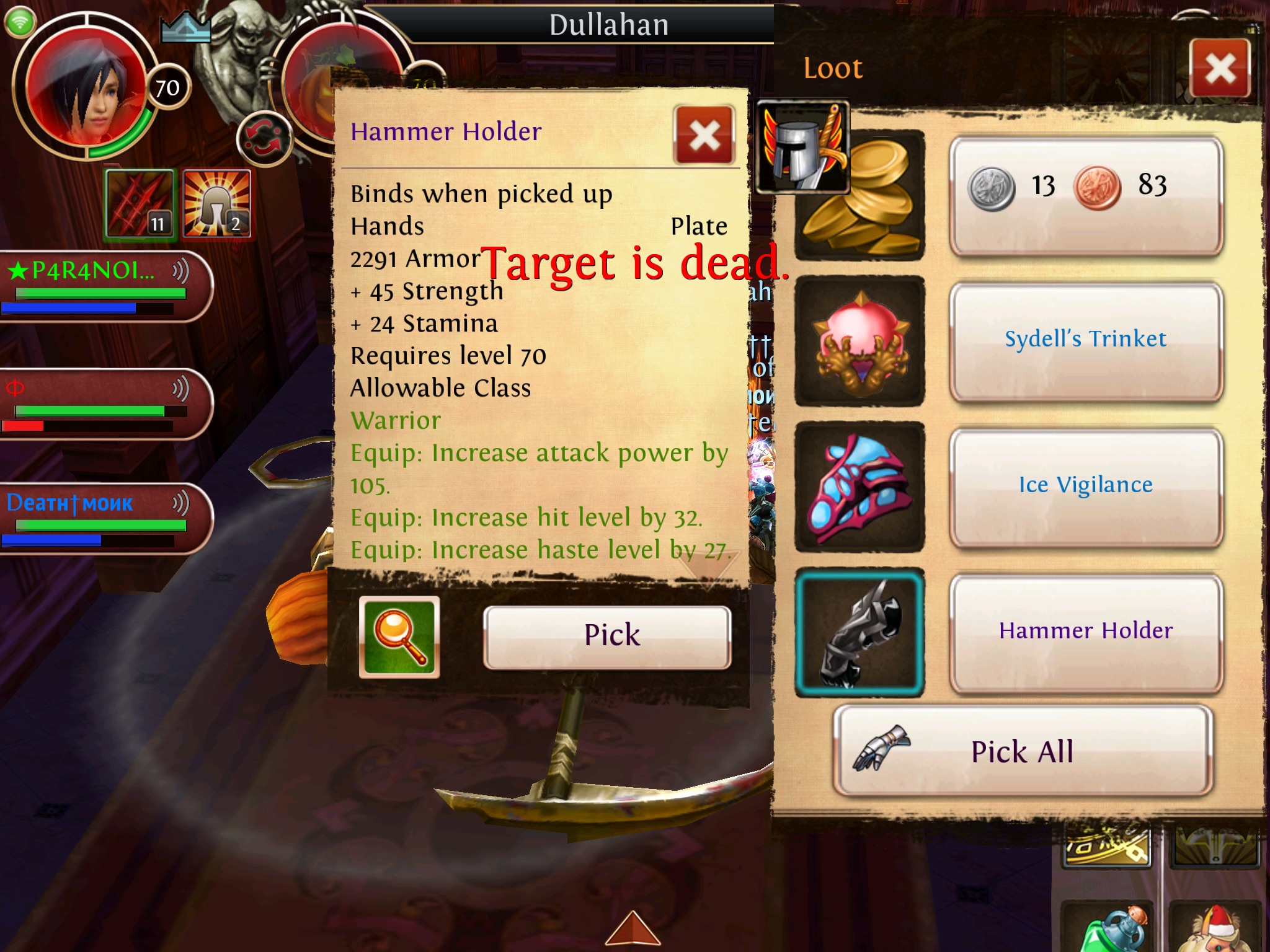Screen dimensions: 1270x952
Task: Tap the Sydell's Trinket orb icon
Action: pyautogui.click(x=859, y=342)
